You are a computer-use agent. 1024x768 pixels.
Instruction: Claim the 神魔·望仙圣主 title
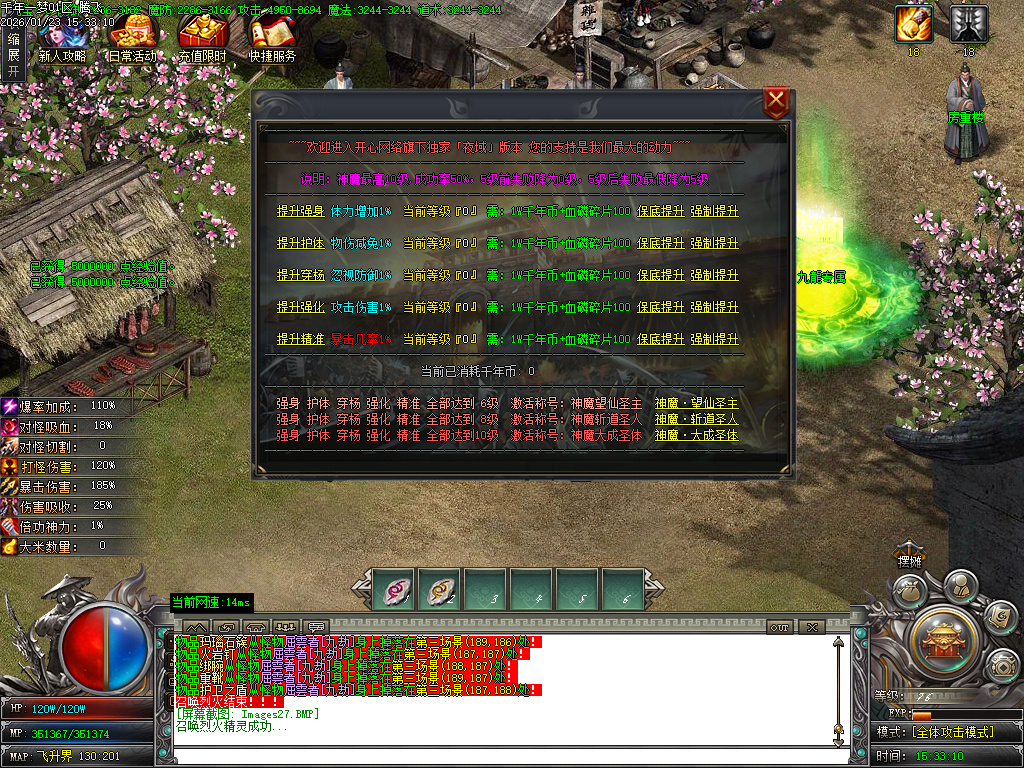tap(696, 403)
